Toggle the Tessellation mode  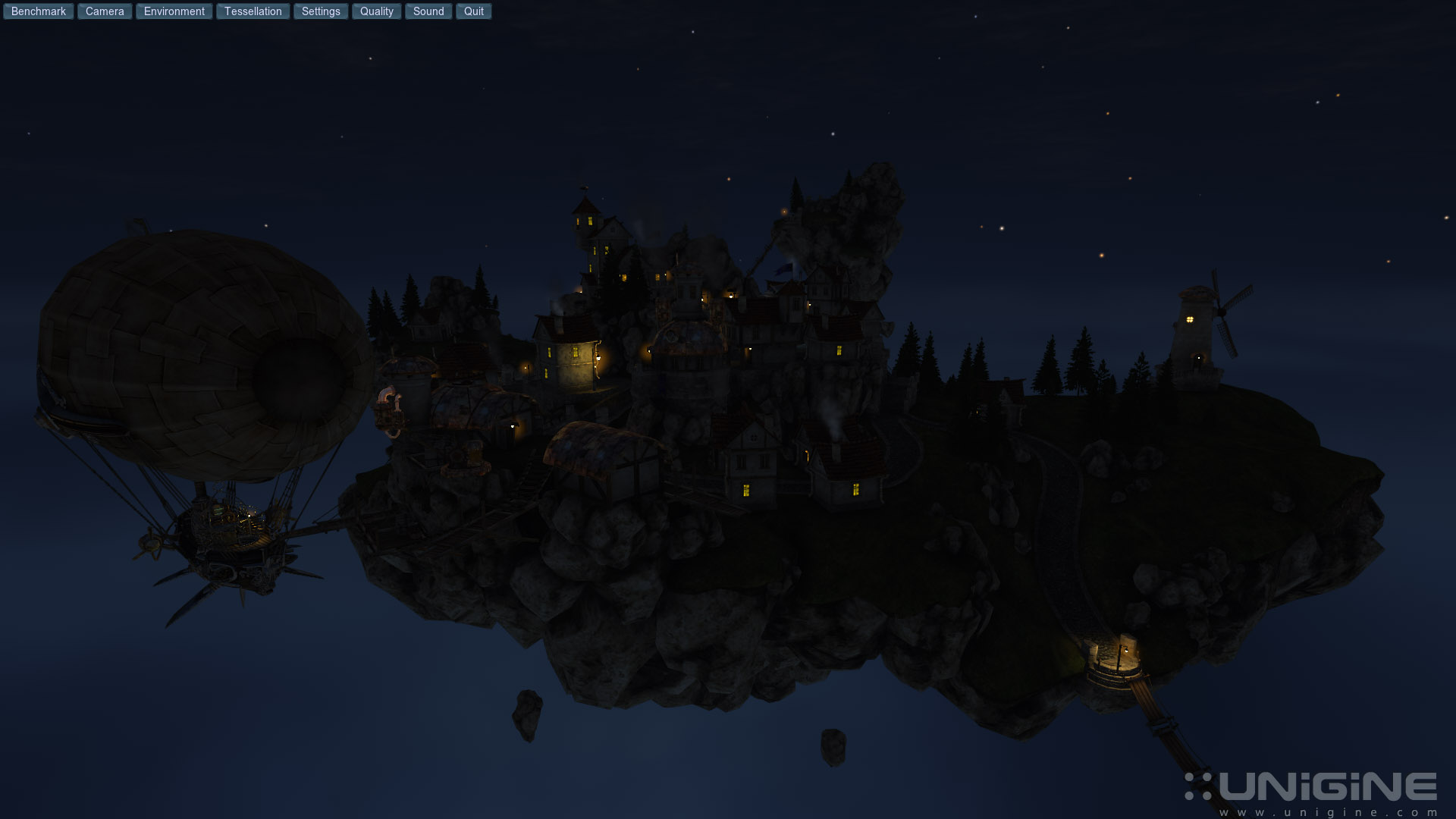point(253,11)
